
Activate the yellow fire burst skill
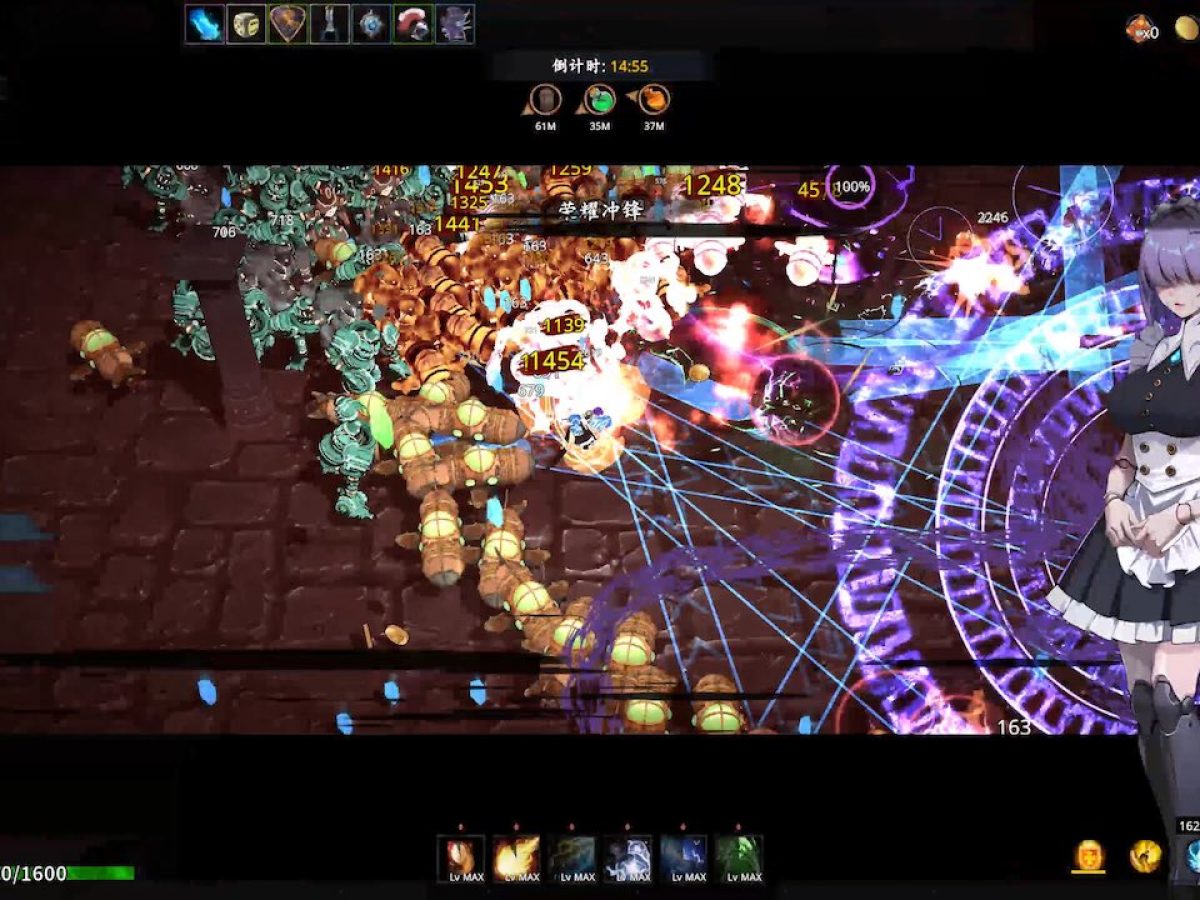pos(516,858)
